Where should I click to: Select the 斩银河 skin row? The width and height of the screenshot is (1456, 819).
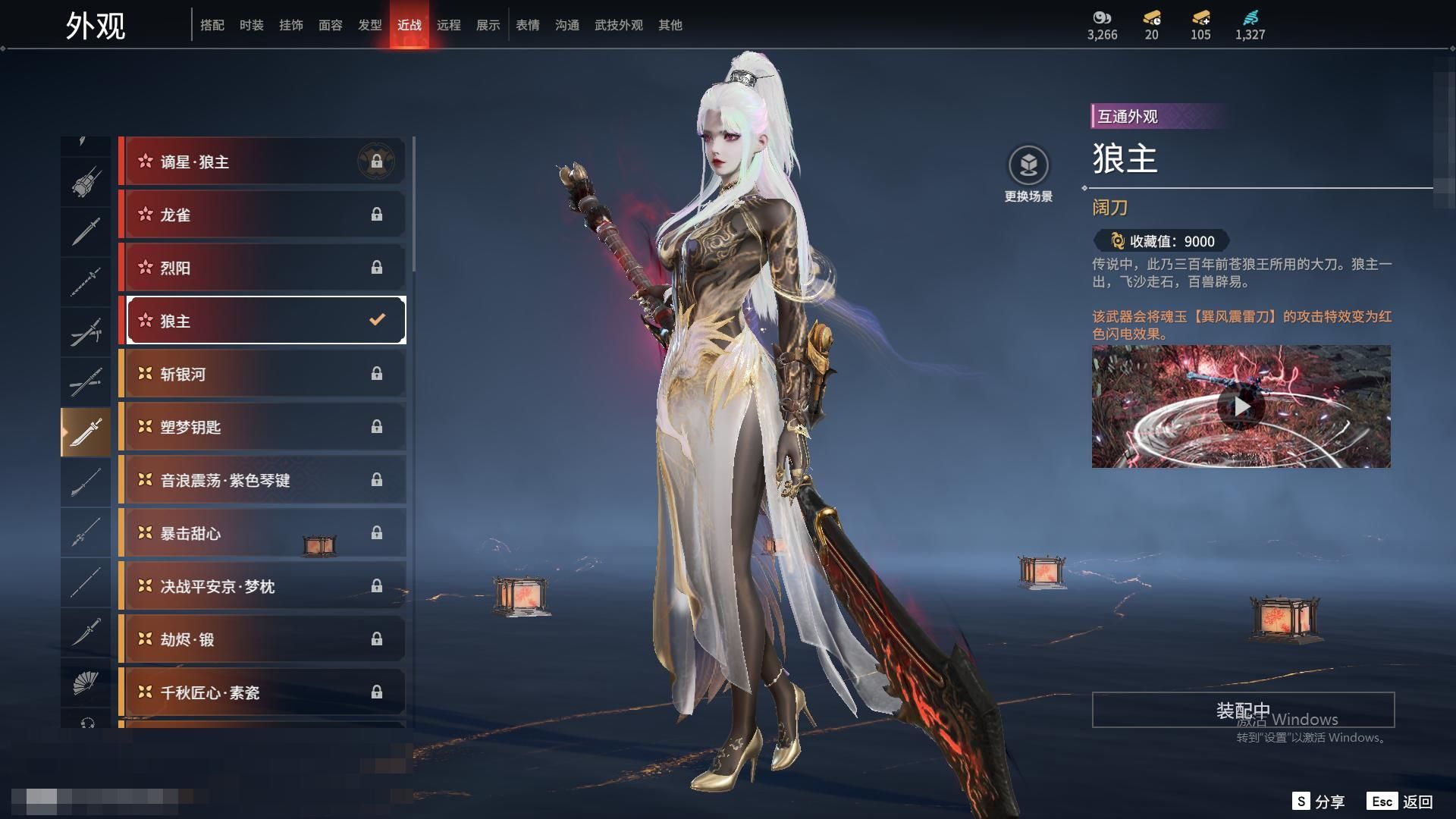(x=262, y=374)
